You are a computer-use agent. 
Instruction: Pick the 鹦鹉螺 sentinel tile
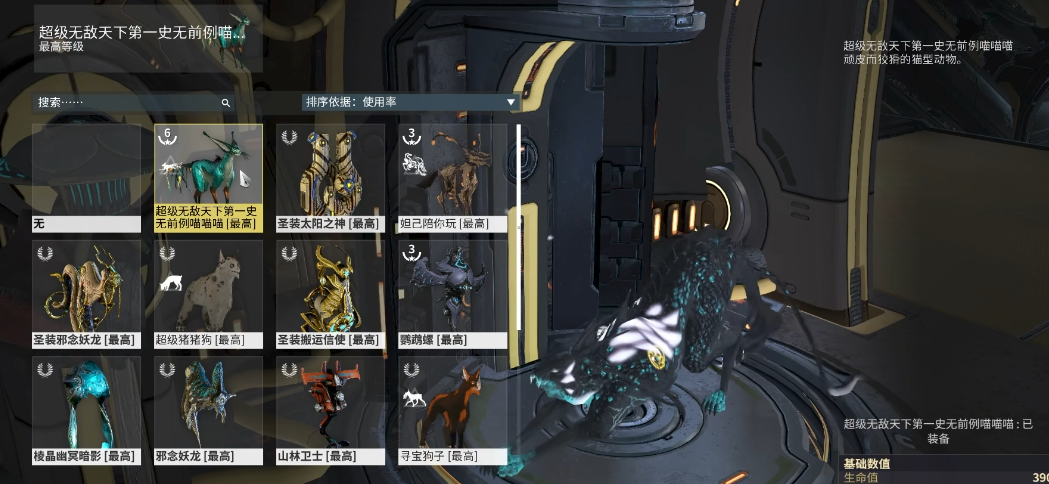[452, 293]
